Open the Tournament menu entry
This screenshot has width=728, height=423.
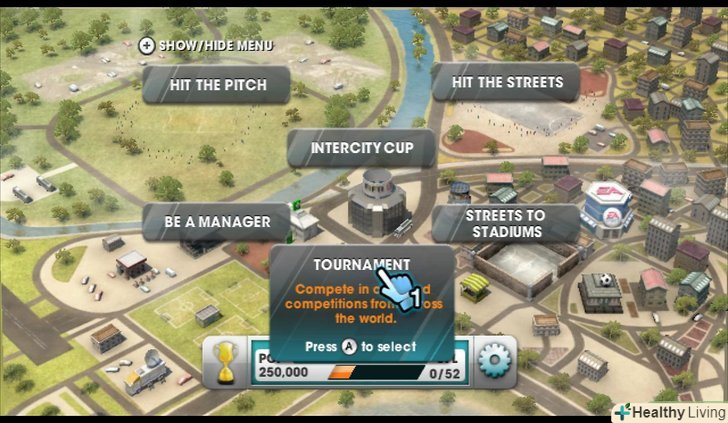point(348,265)
